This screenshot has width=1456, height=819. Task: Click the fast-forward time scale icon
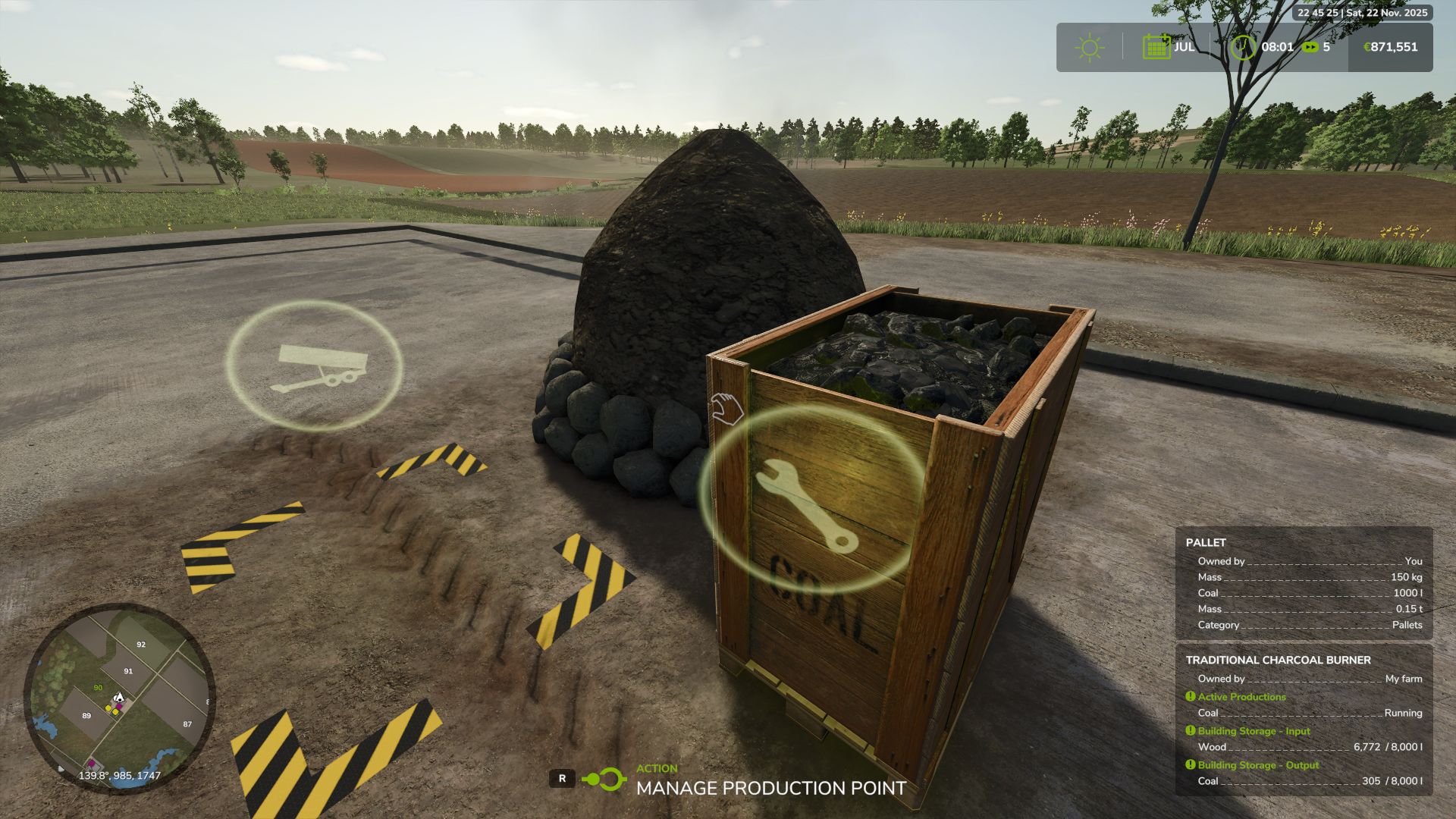pyautogui.click(x=1310, y=47)
